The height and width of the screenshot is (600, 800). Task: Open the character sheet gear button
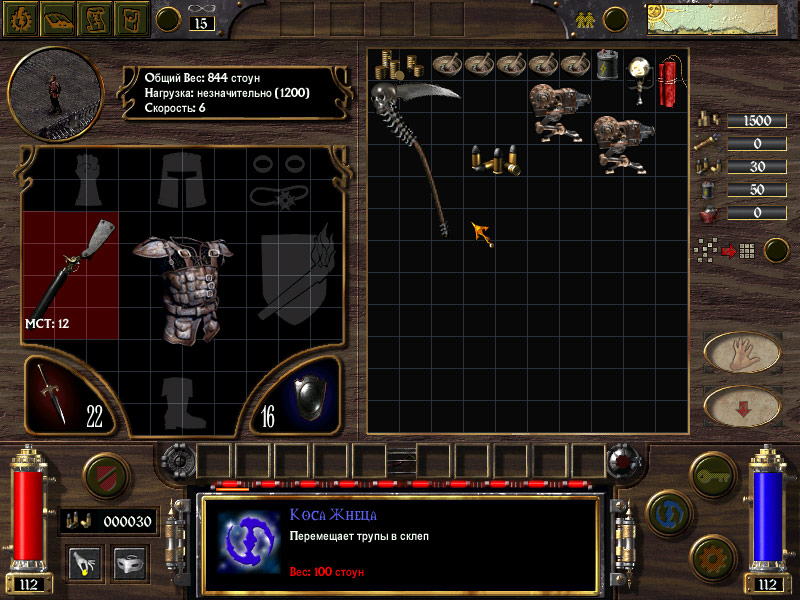(x=22, y=17)
